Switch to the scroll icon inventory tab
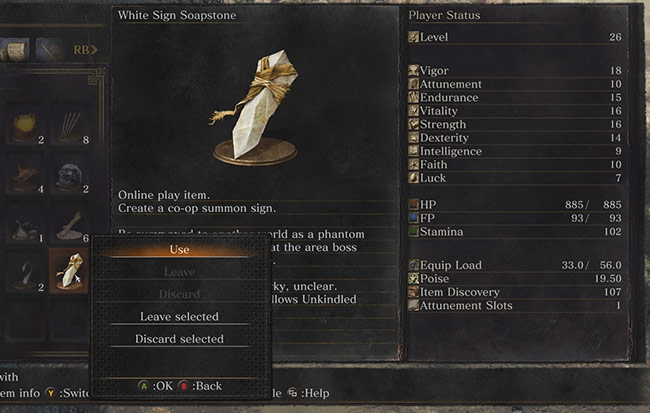 [16, 48]
